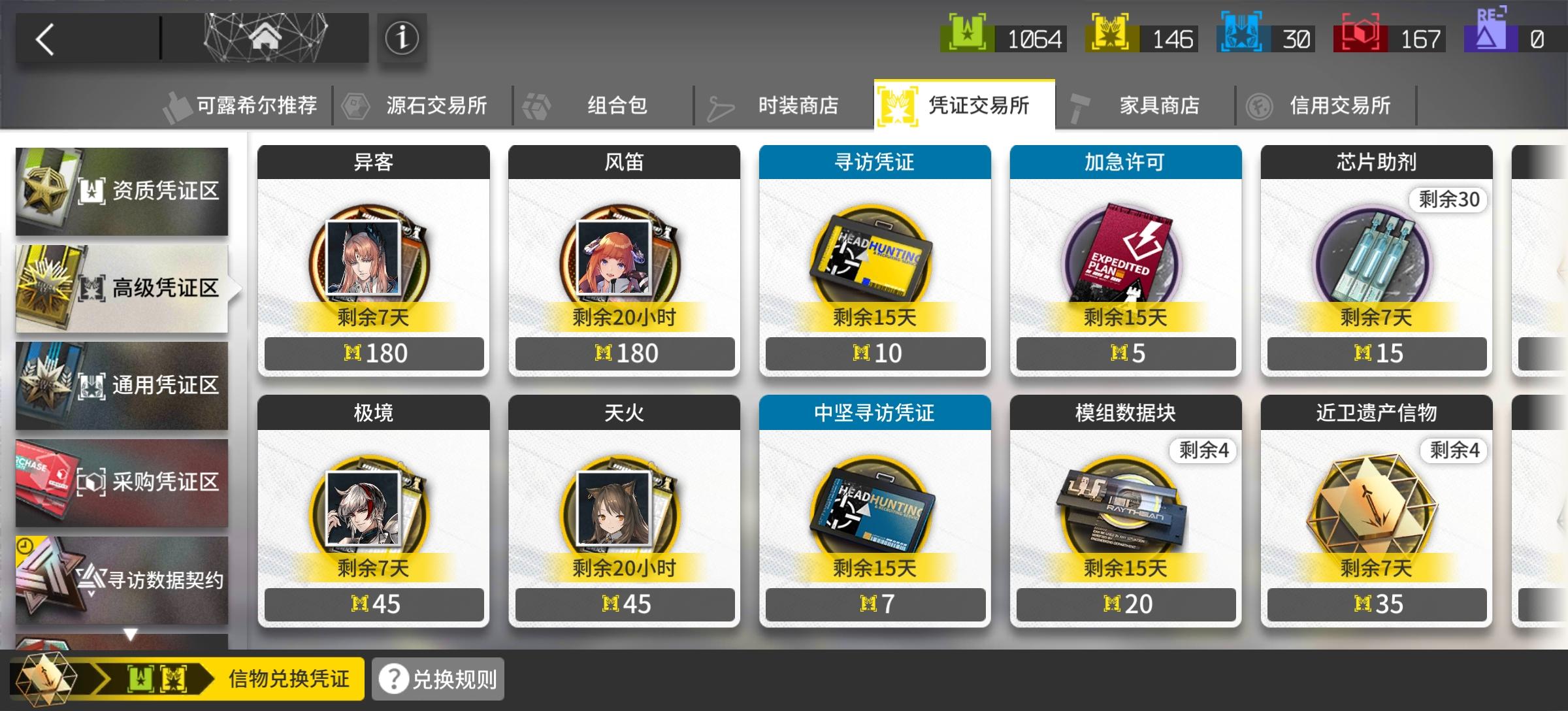Purchase the 寻访凭证 for 10 certificates
The image size is (1568, 711).
[x=875, y=353]
